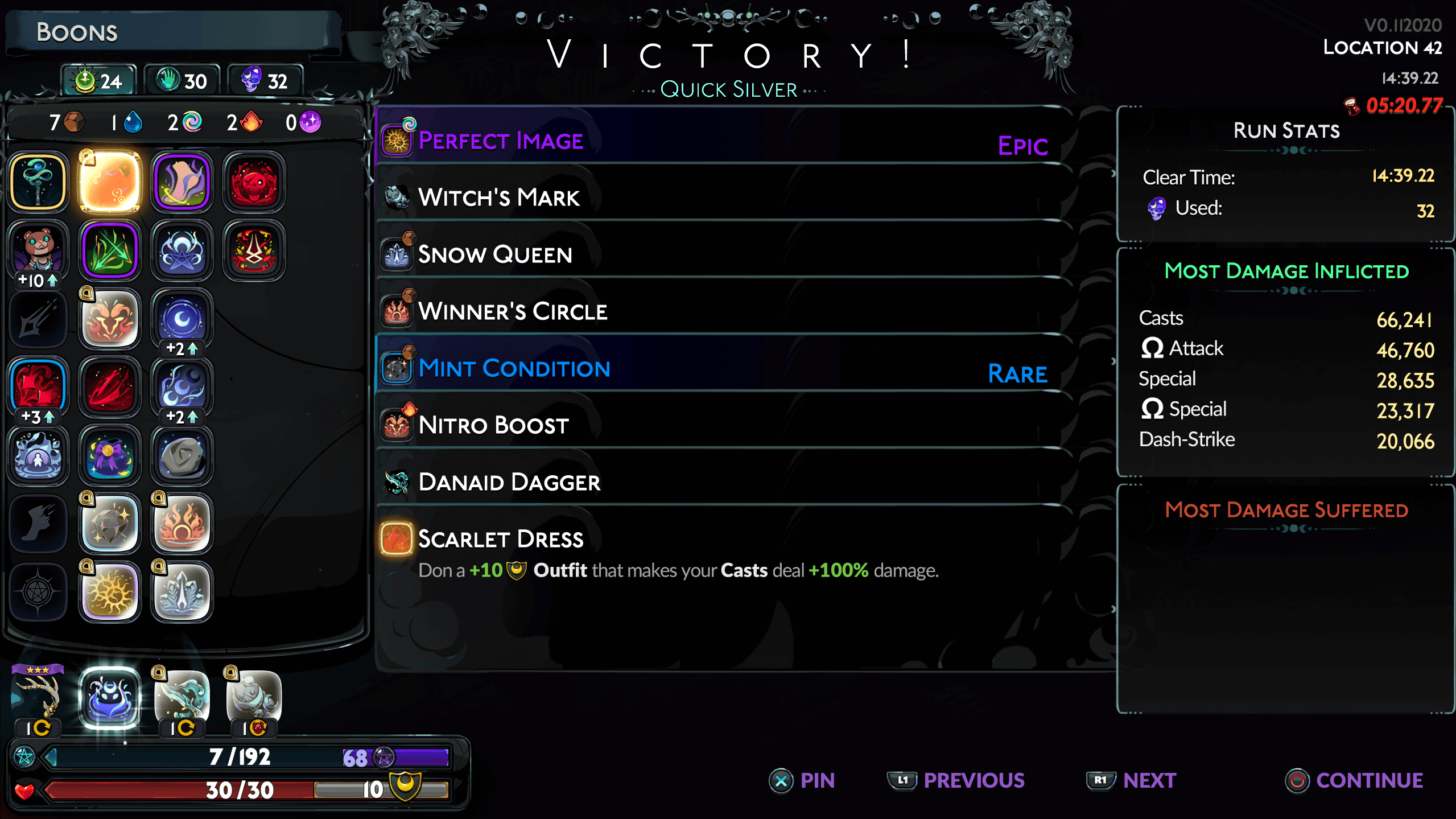Select the Danaid Dagger icon
The image size is (1456, 819).
[397, 482]
